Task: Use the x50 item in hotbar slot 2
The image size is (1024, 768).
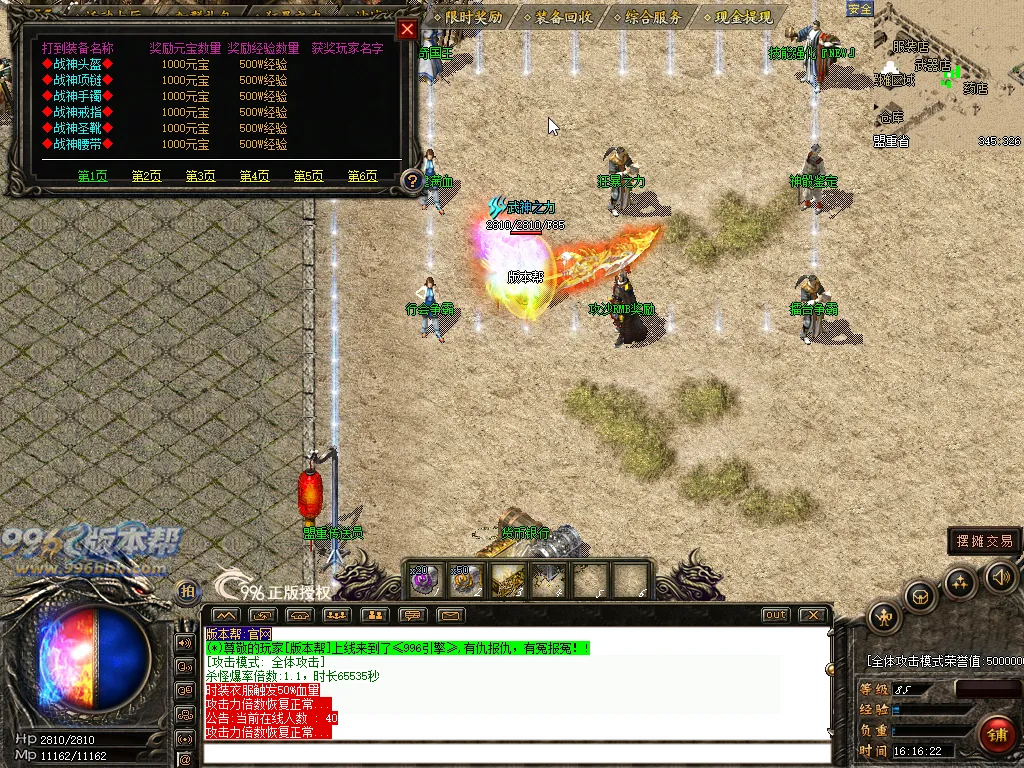Action: (466, 580)
